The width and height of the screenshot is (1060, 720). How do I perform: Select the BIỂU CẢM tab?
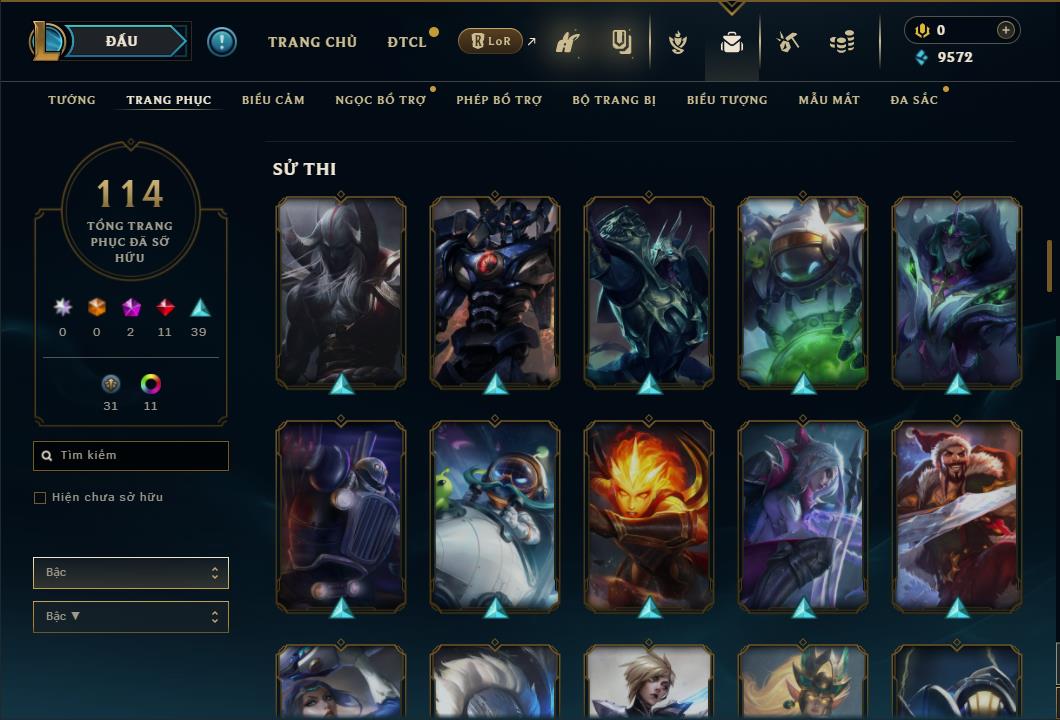(273, 100)
